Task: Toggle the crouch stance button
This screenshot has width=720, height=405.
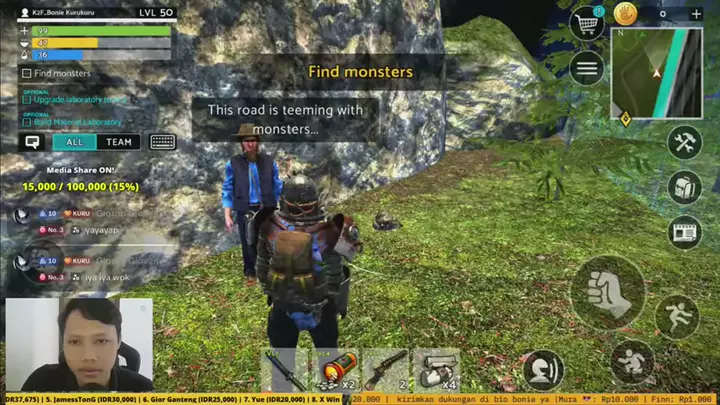Action: pyautogui.click(x=632, y=360)
